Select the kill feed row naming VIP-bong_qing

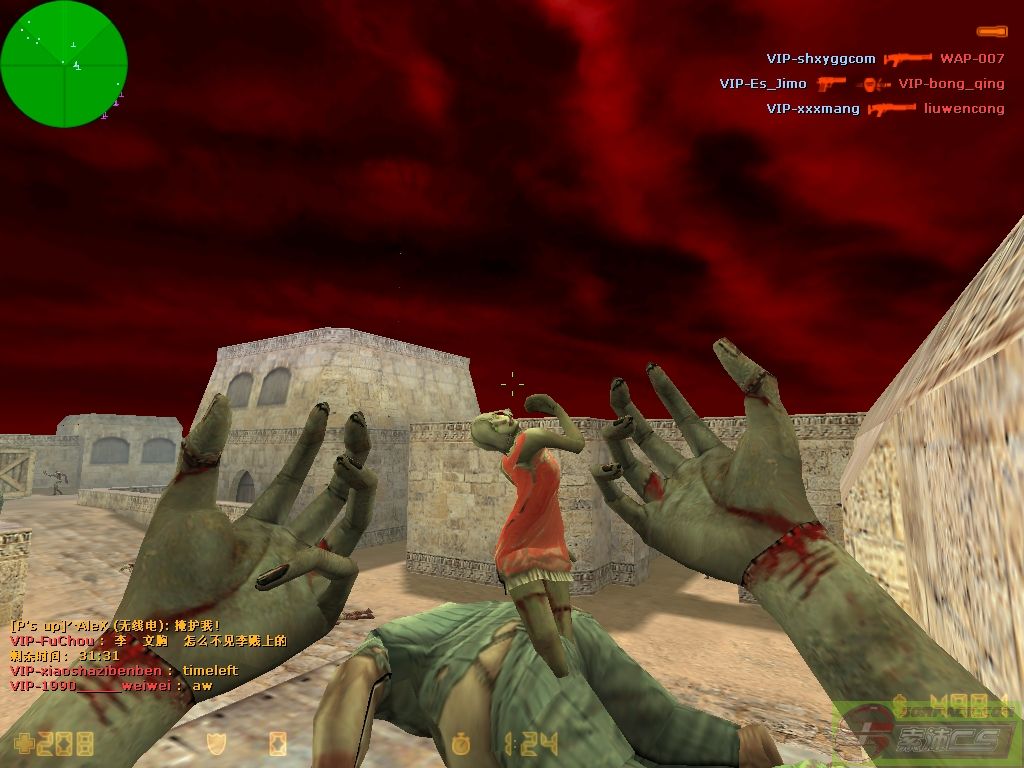(861, 84)
